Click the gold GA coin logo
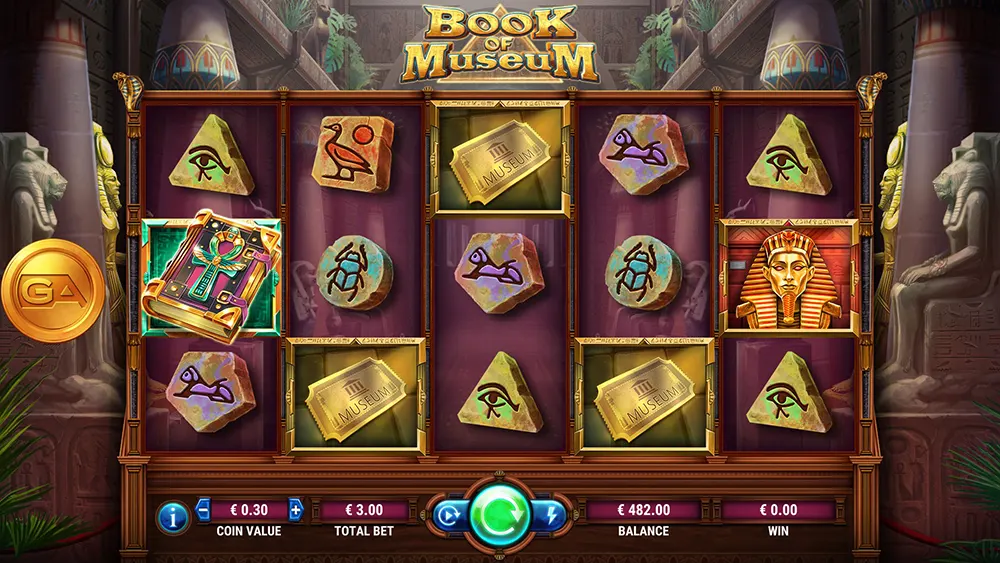This screenshot has width=1000, height=563. coord(52,291)
